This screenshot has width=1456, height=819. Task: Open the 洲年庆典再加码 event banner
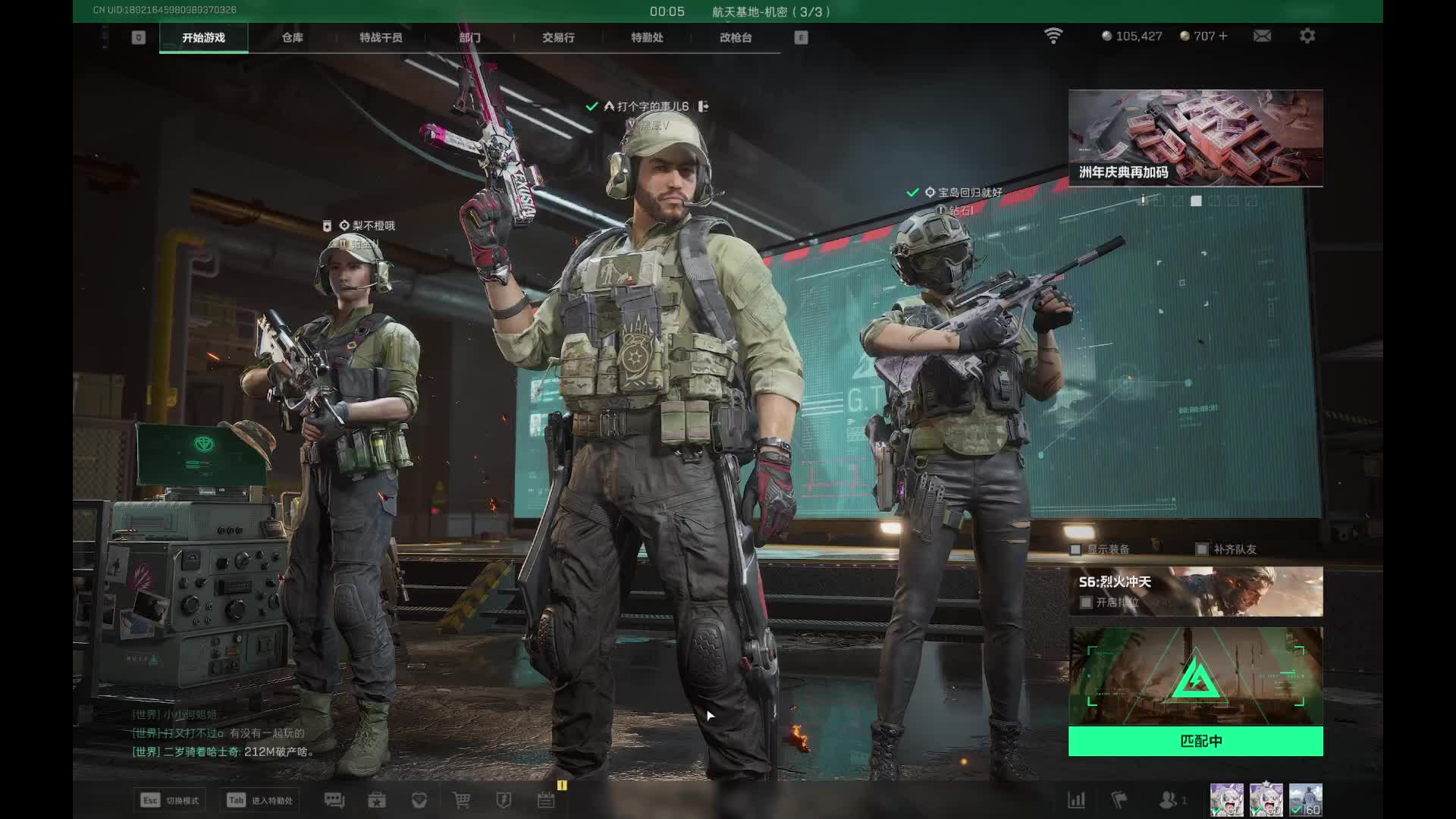1196,138
